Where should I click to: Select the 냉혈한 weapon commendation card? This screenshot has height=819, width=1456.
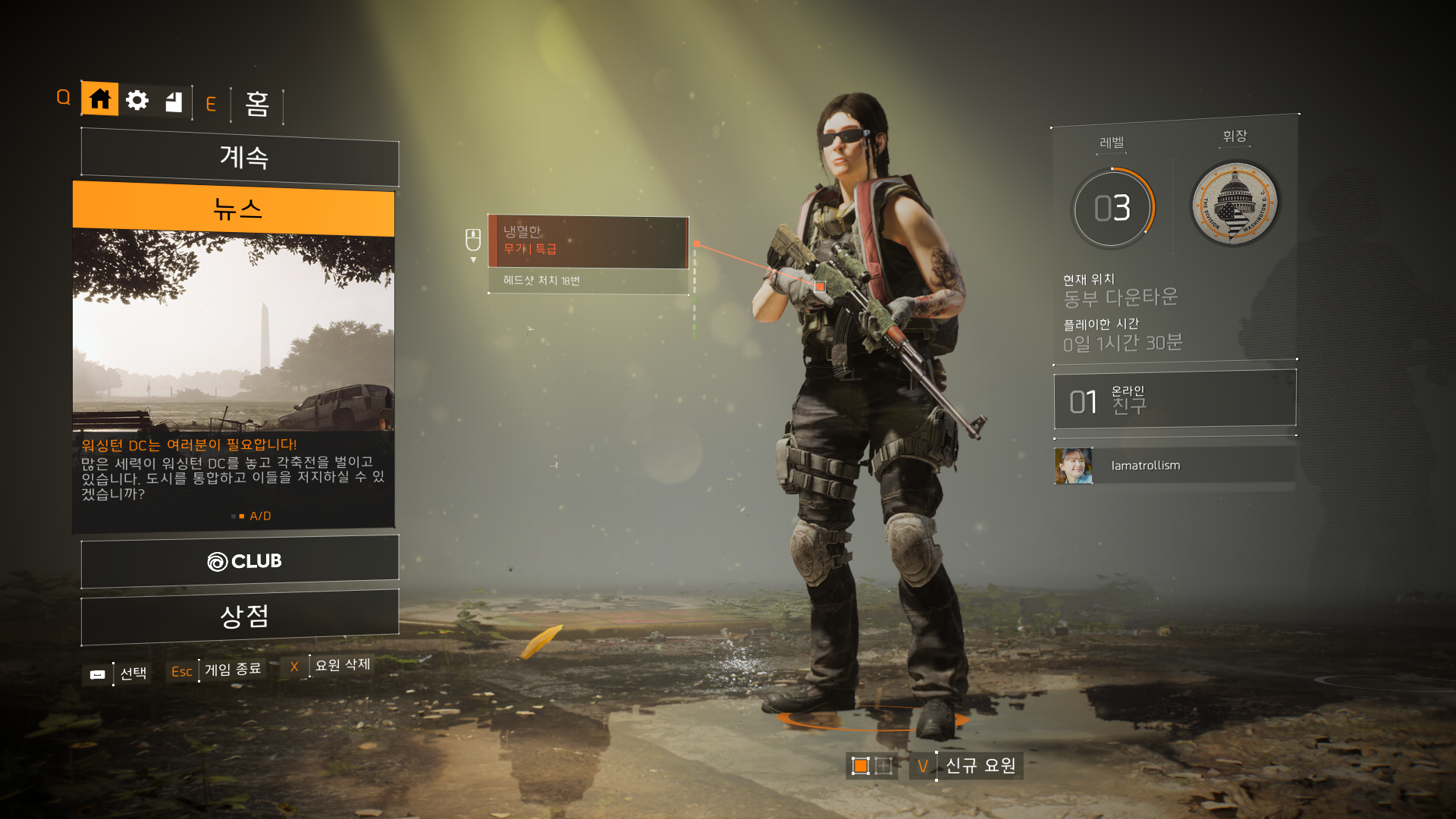point(588,241)
